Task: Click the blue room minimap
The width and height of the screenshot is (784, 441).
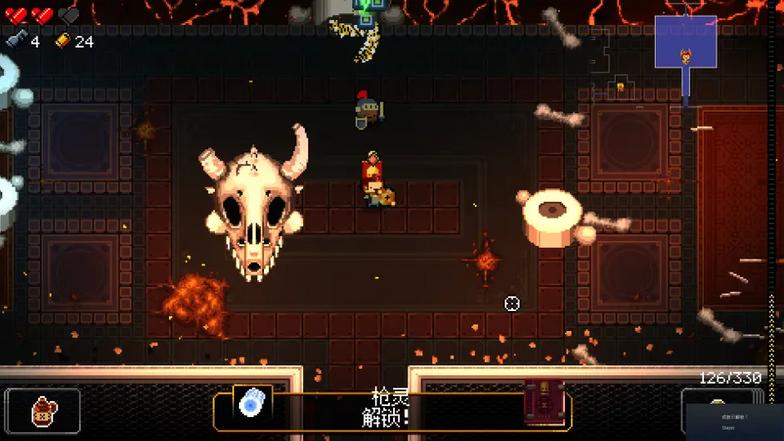Action: click(x=686, y=43)
